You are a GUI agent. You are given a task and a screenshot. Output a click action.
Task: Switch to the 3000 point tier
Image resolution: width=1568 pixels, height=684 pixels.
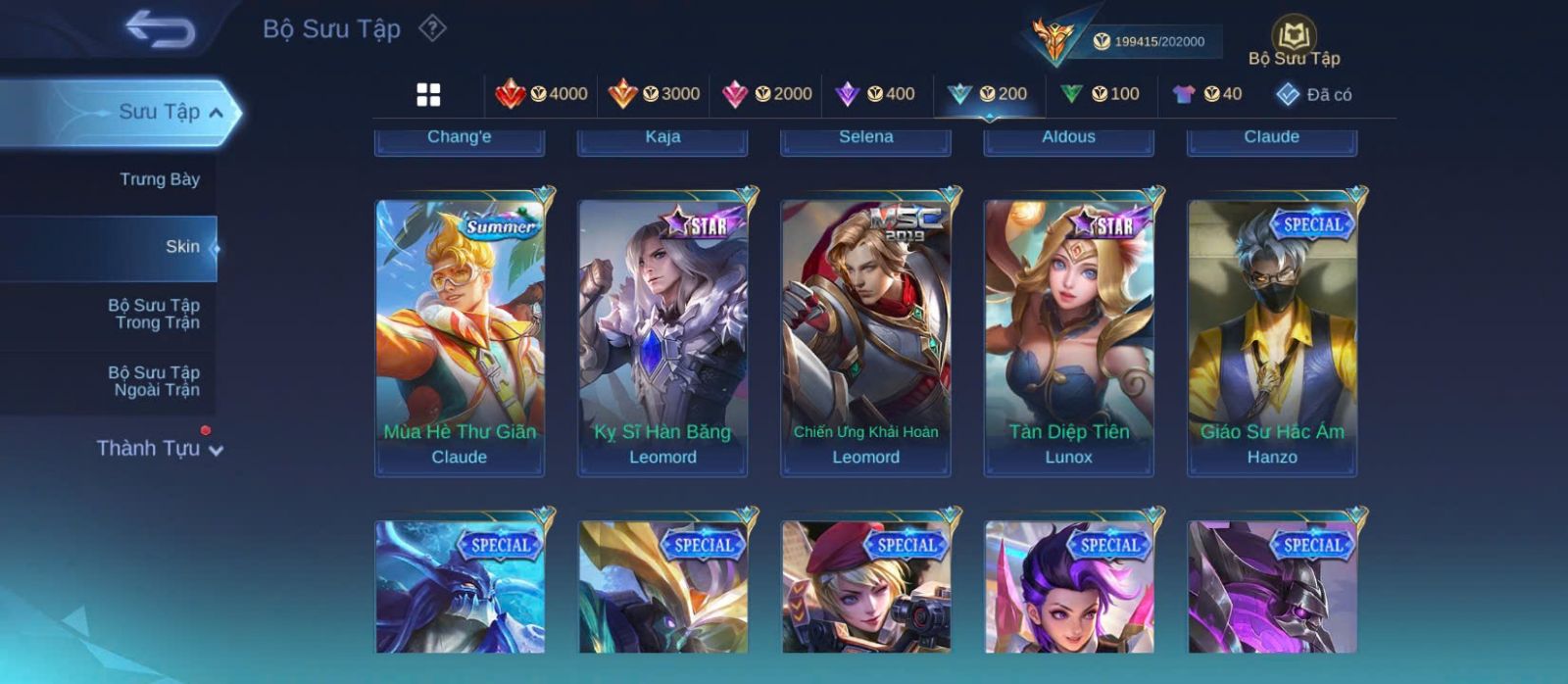(654, 94)
